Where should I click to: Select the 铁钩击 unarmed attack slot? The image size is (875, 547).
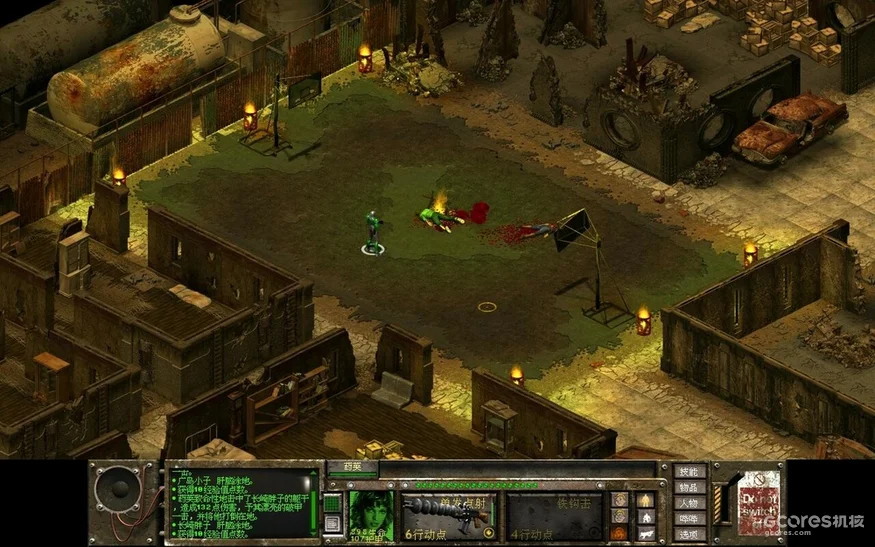click(x=554, y=513)
